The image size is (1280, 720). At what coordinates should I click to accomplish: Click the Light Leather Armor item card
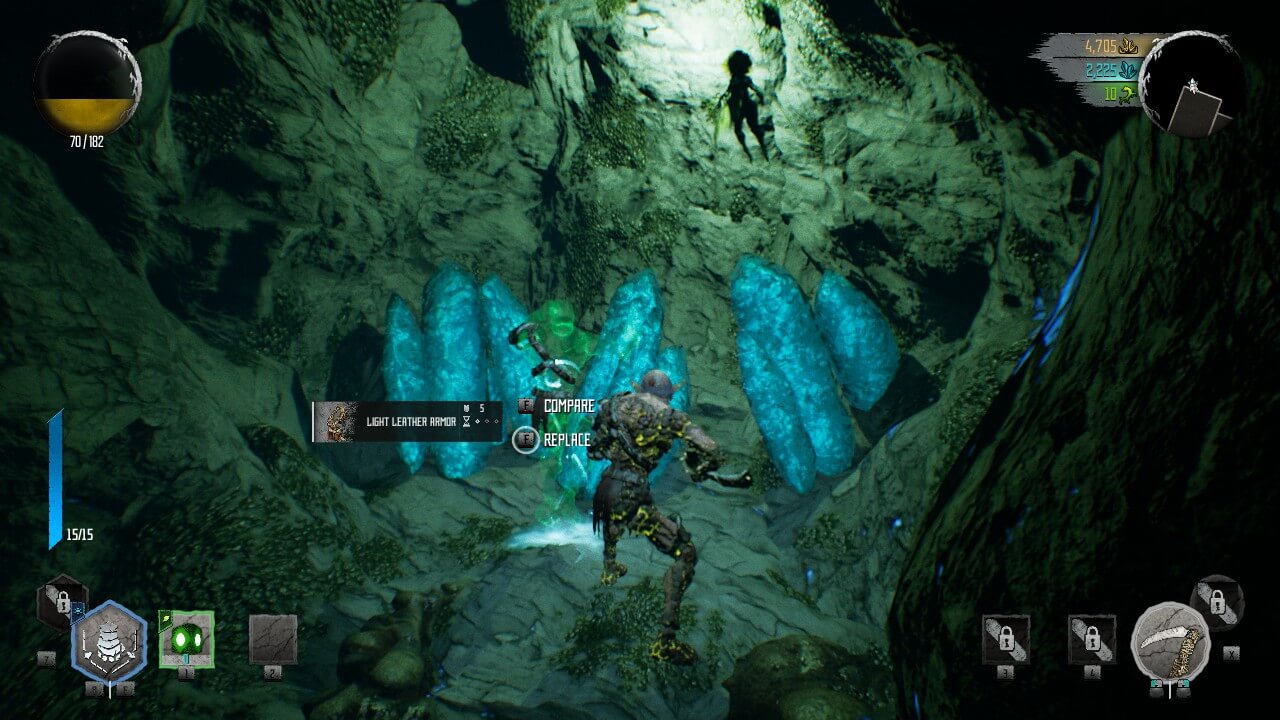[407, 422]
